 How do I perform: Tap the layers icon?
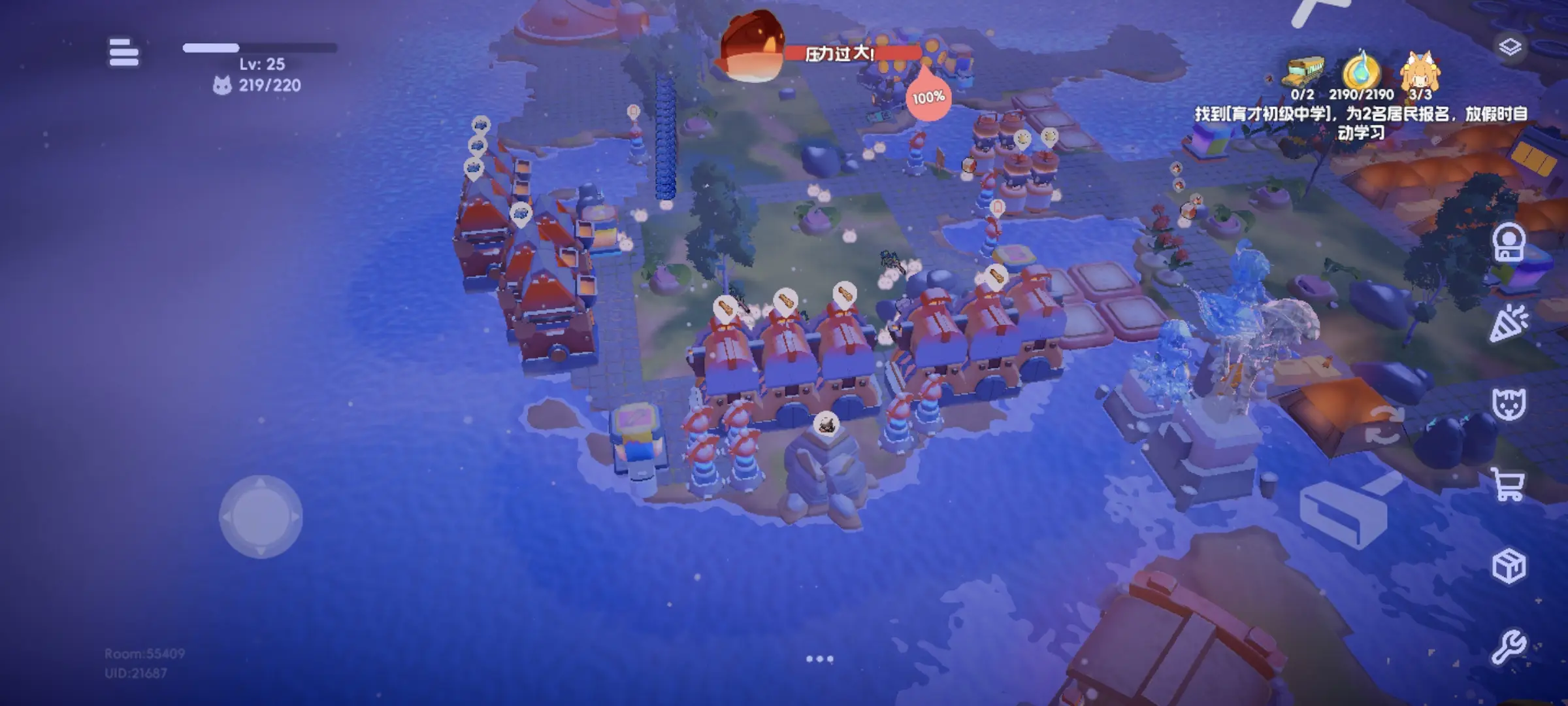[x=1510, y=47]
